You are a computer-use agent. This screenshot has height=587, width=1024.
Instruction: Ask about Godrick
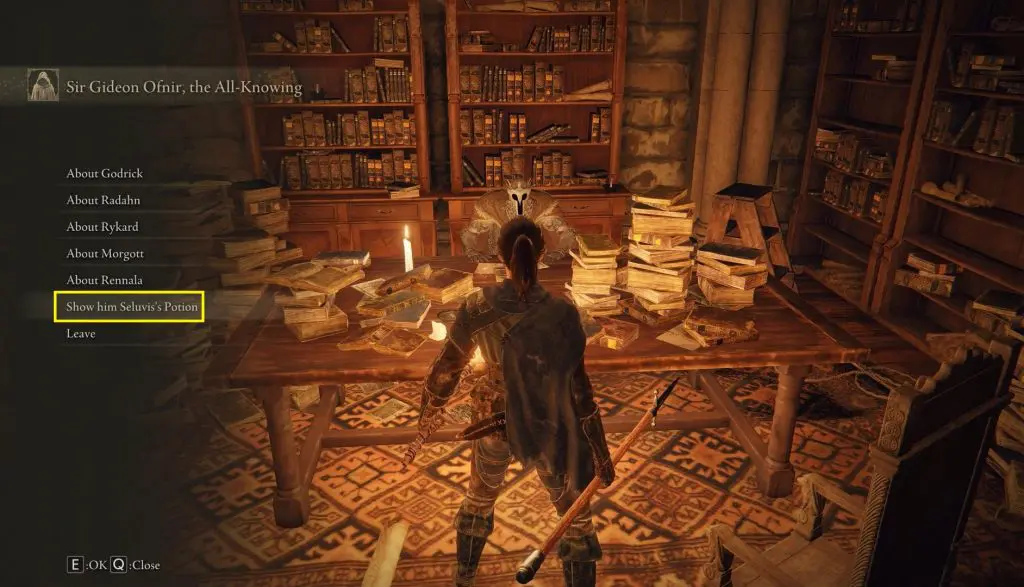tap(104, 174)
